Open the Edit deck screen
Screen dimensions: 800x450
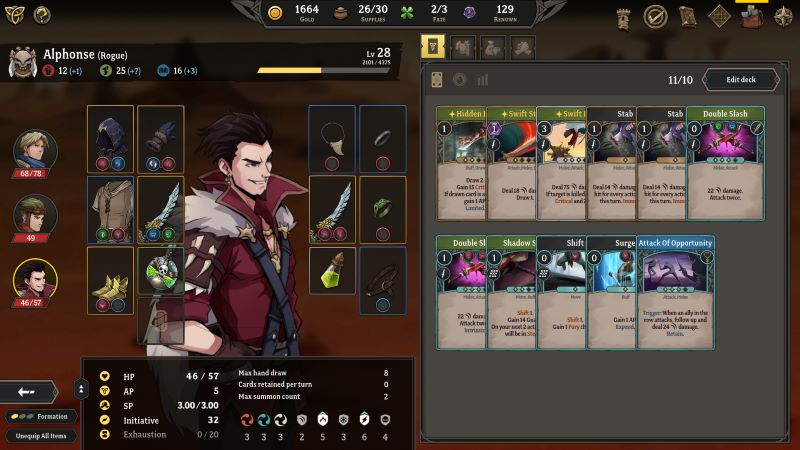[741, 80]
